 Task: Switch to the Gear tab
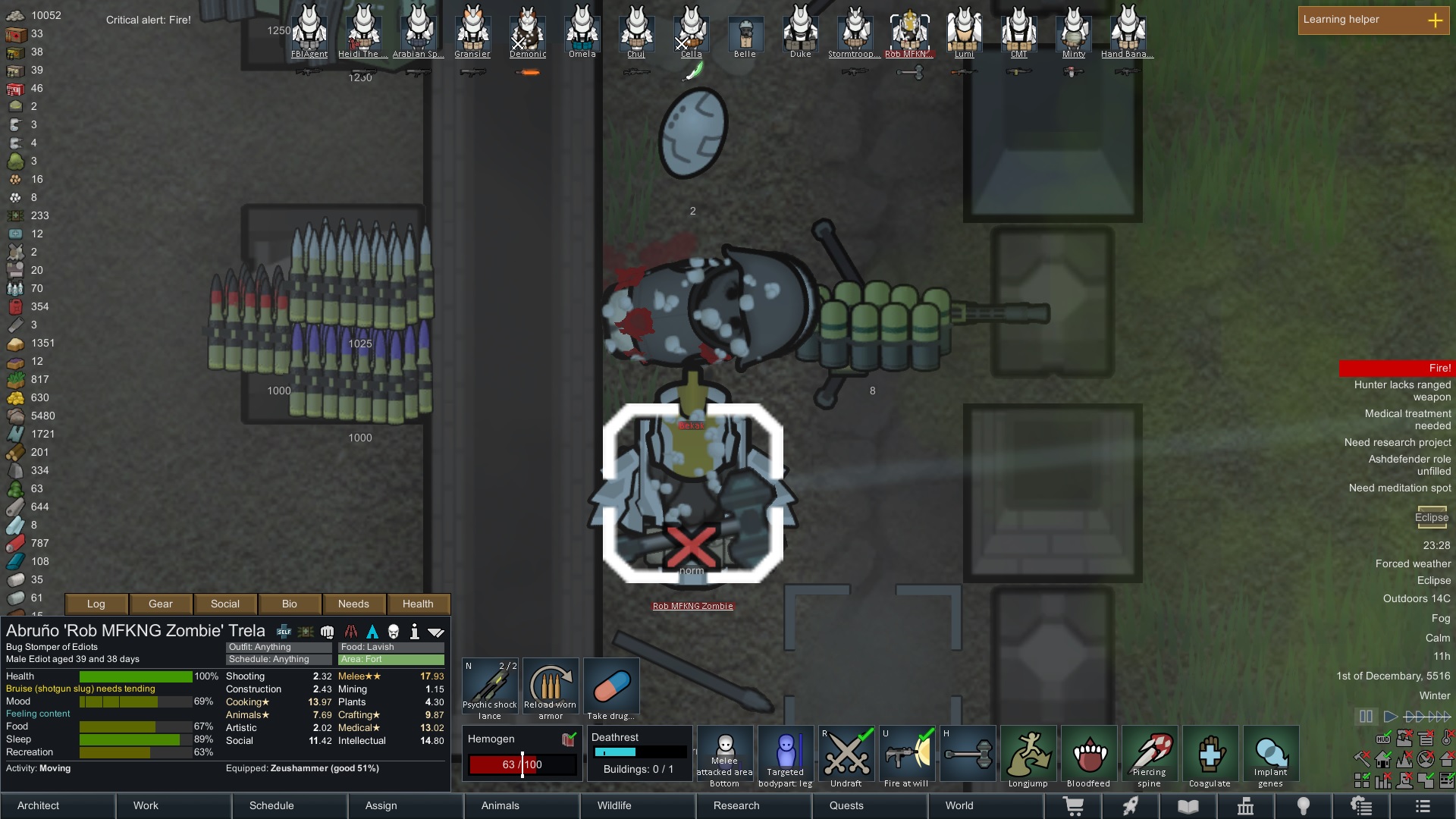[161, 604]
